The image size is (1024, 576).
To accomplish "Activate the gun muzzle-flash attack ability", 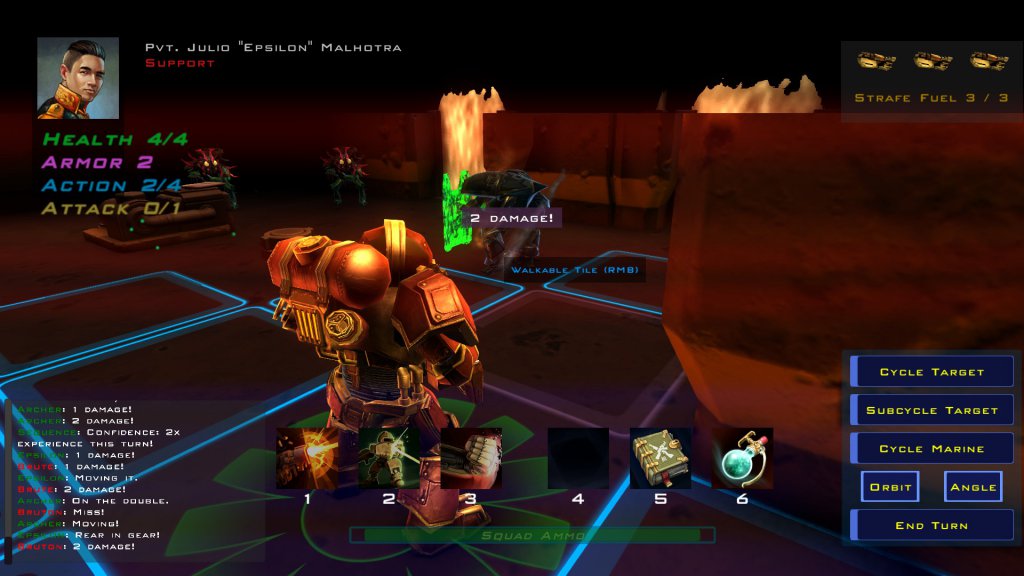I will [x=307, y=458].
